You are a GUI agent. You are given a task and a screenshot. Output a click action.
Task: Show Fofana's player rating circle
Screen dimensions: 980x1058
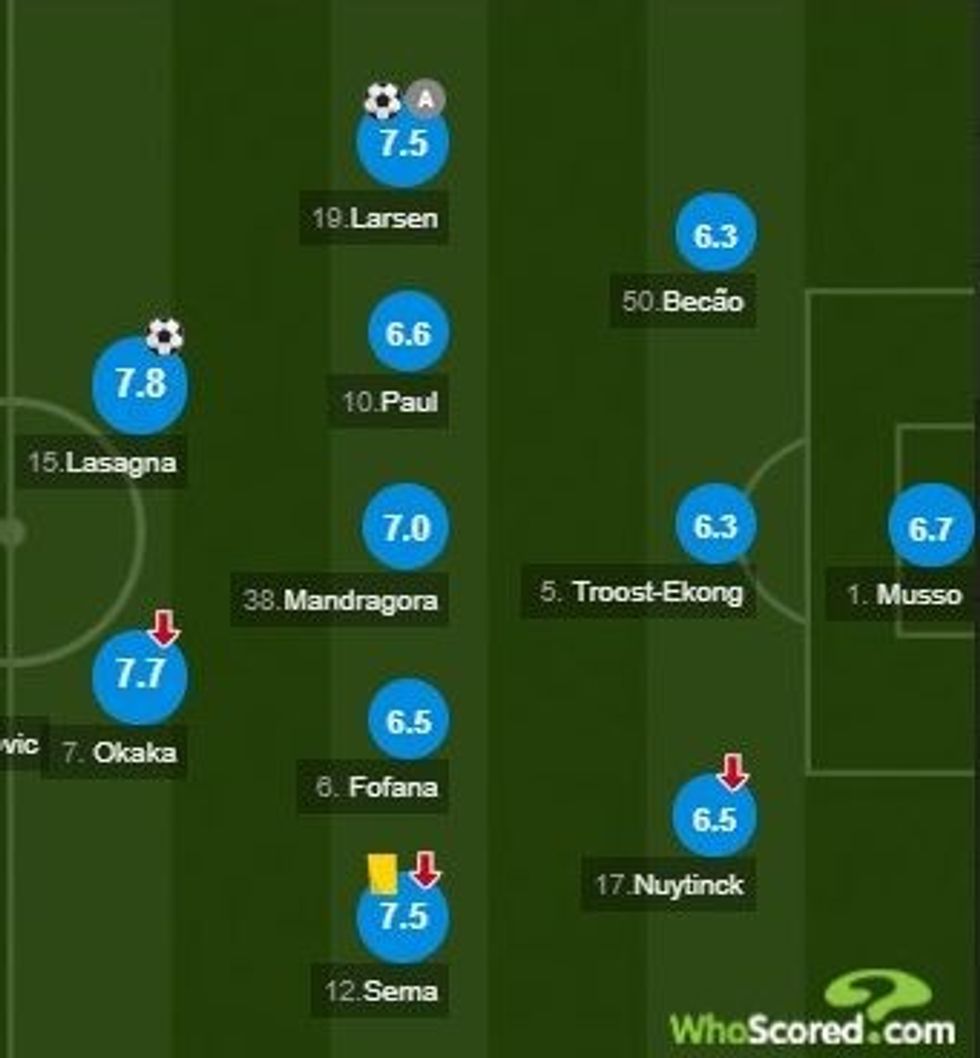[x=407, y=721]
